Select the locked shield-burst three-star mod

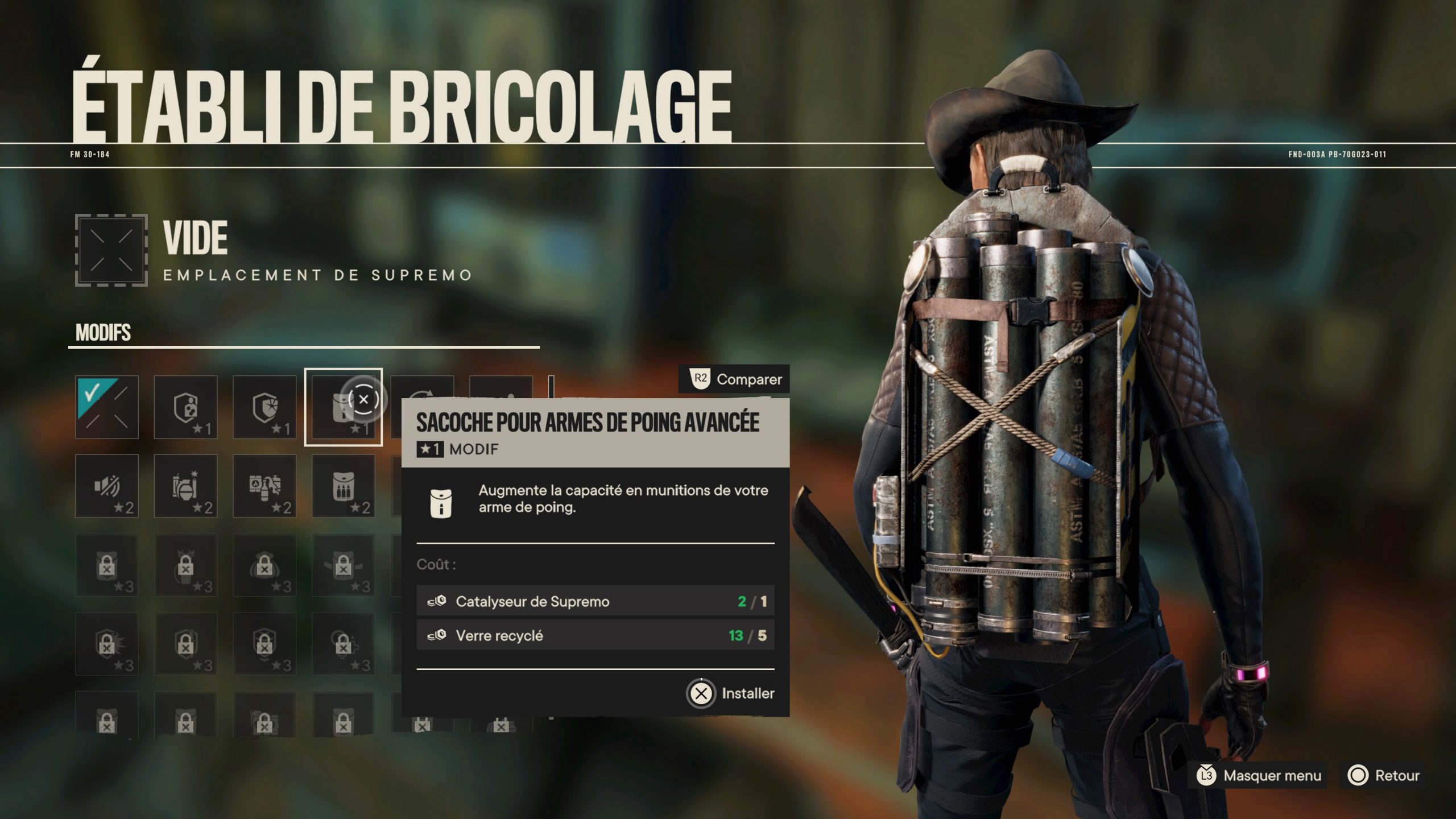[x=107, y=644]
